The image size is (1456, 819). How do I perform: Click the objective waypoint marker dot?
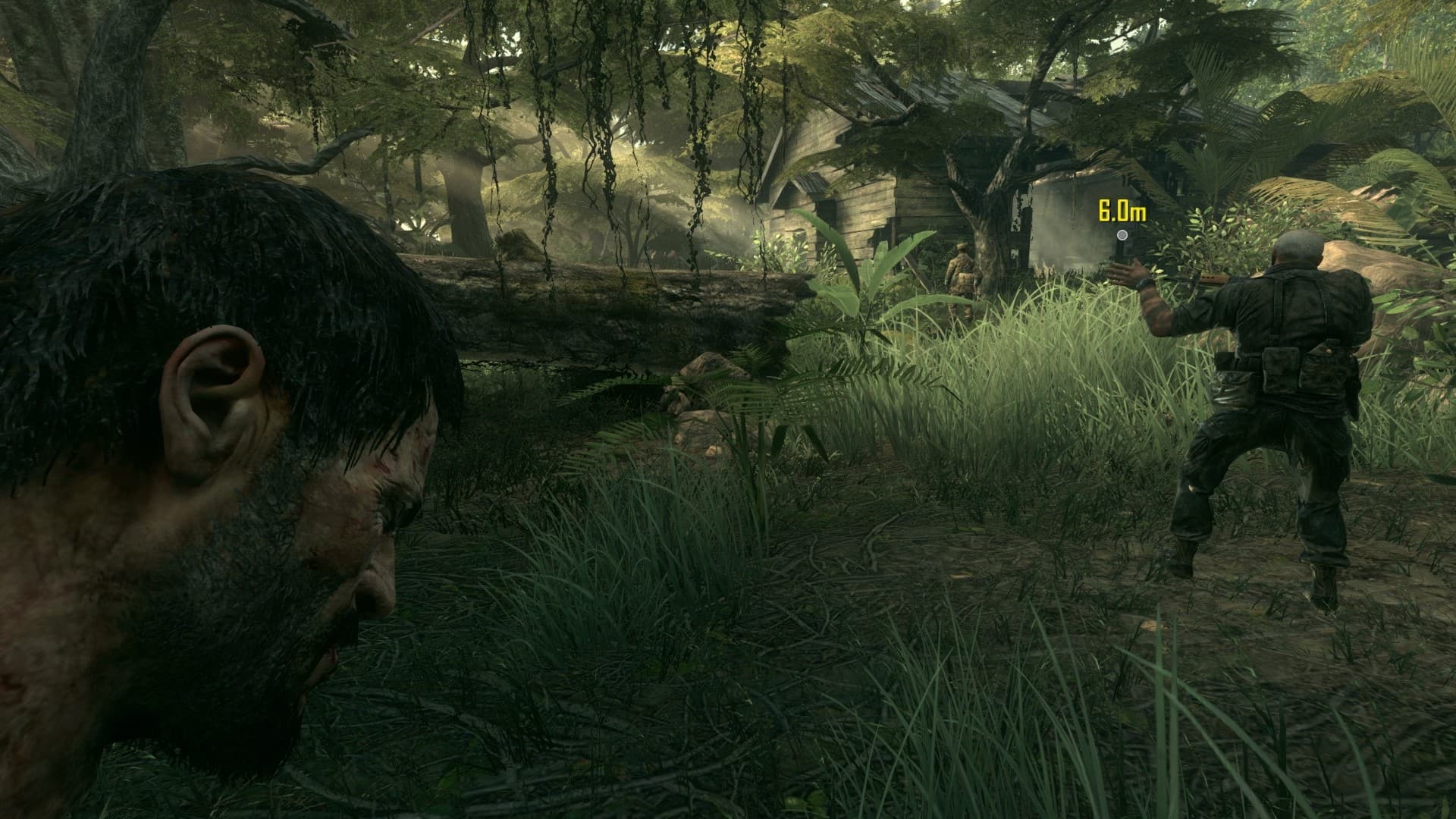point(1122,235)
